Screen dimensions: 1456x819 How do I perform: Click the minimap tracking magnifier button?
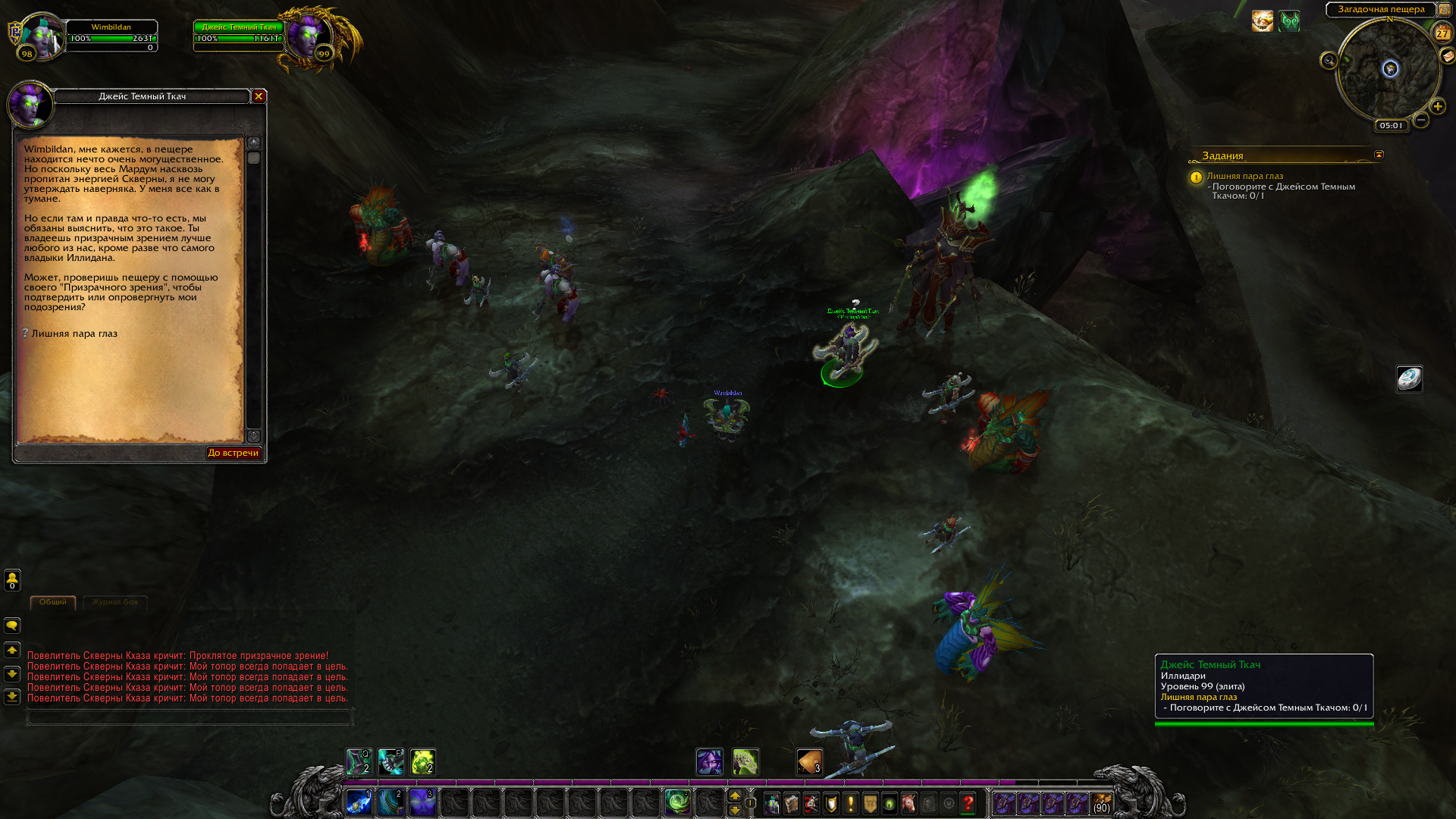pos(1329,61)
